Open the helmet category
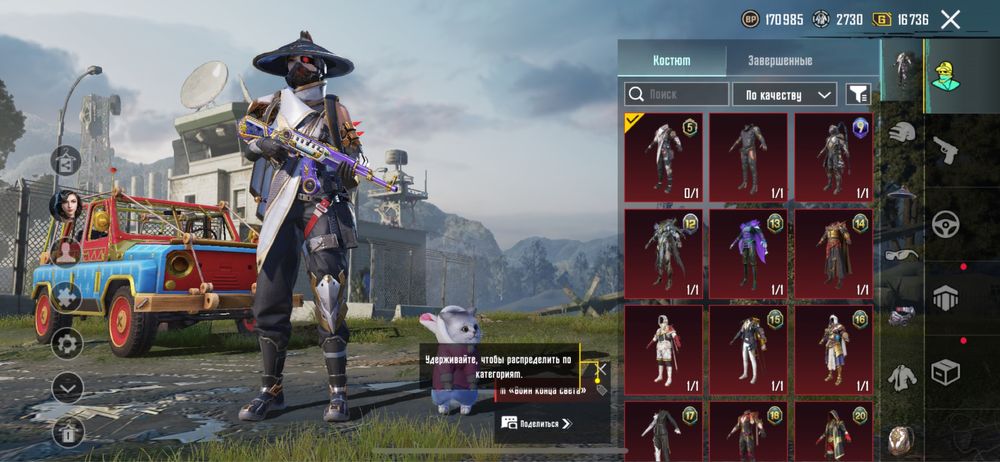The image size is (1000, 462). 902,133
